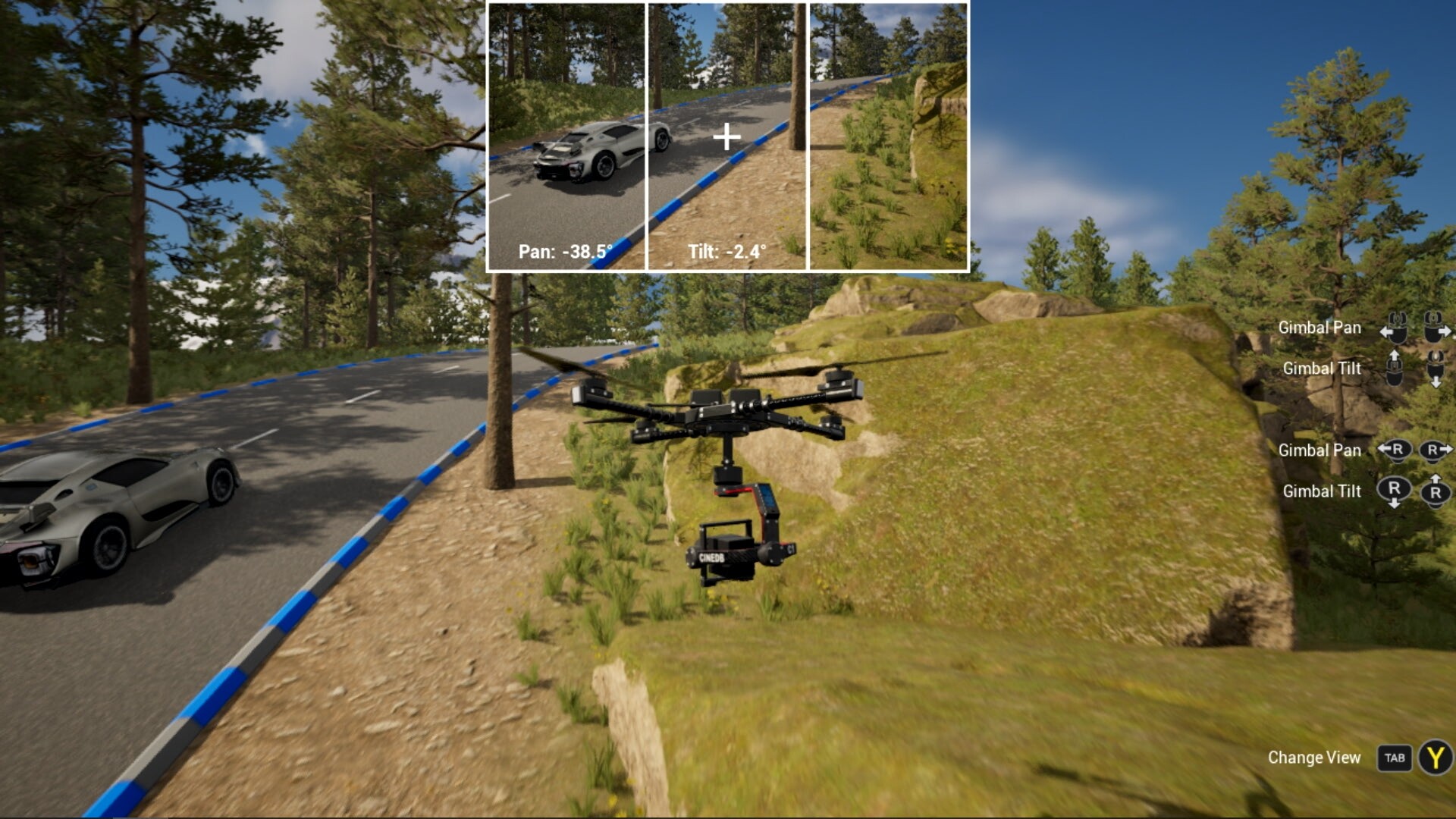The image size is (1456, 819).
Task: Click the R-stick up icon for Gimbal Tilt
Action: [x=1436, y=490]
